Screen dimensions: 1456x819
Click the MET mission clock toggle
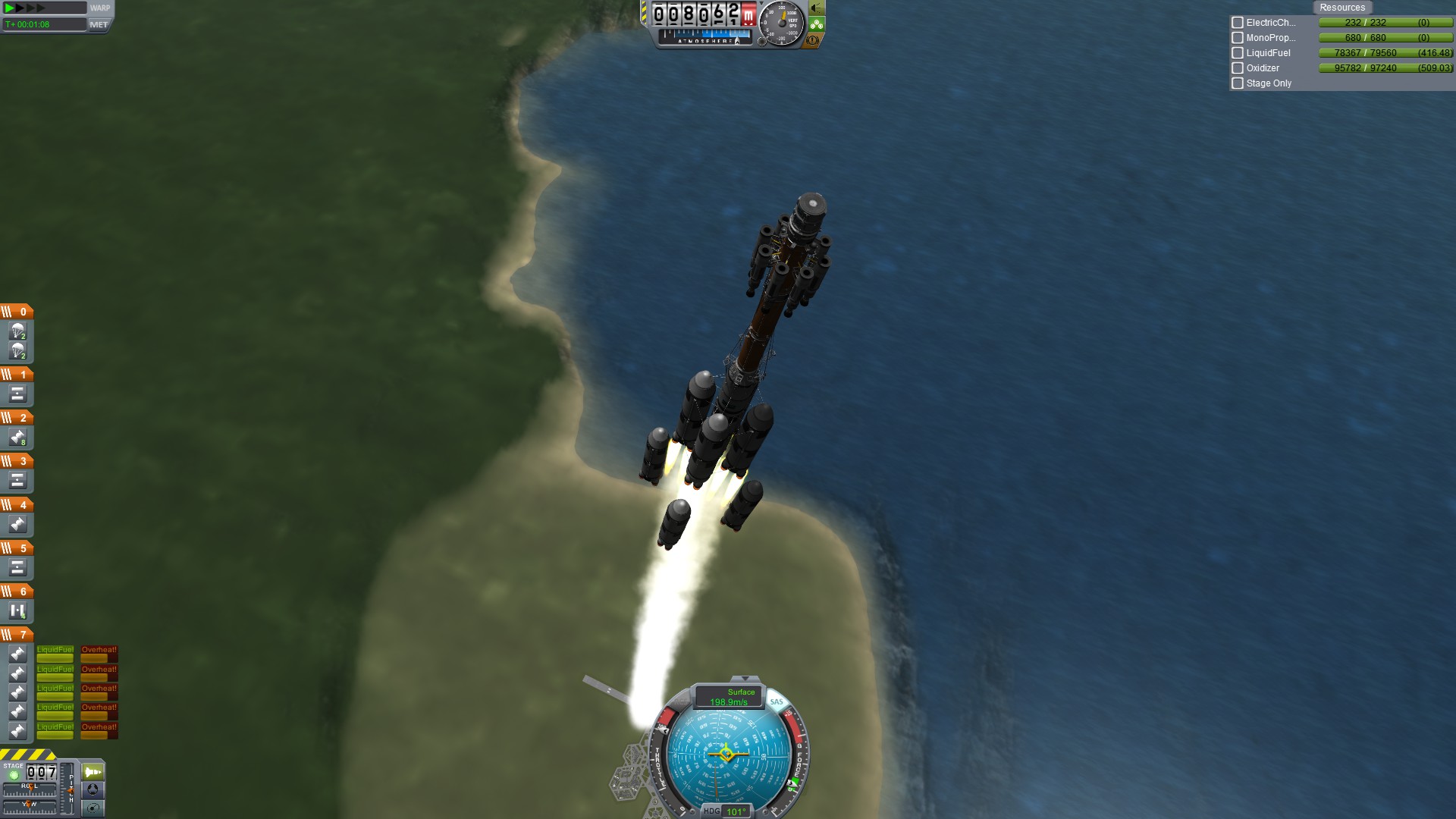99,24
